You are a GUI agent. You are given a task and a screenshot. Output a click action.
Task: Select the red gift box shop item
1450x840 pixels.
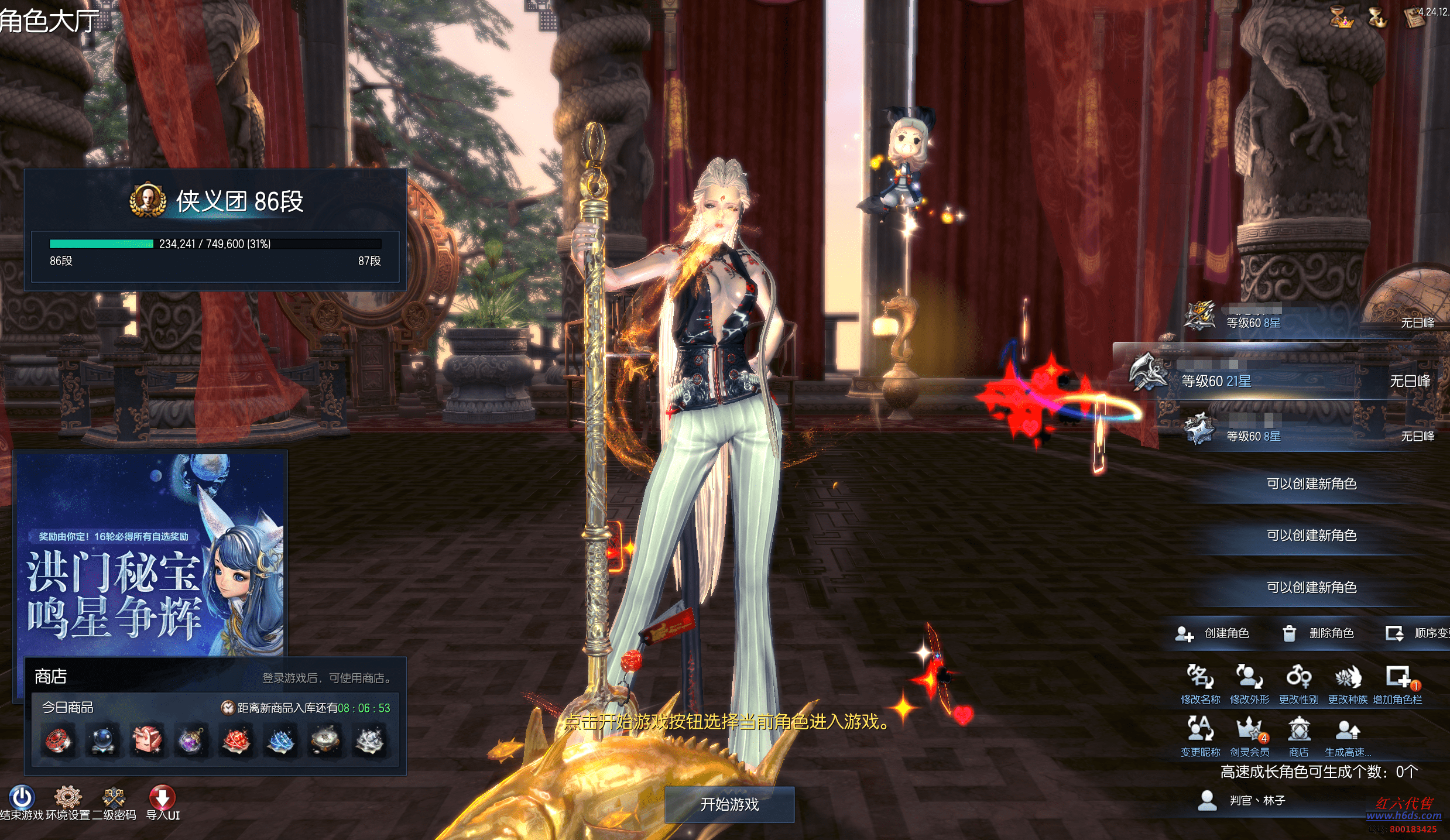click(147, 740)
